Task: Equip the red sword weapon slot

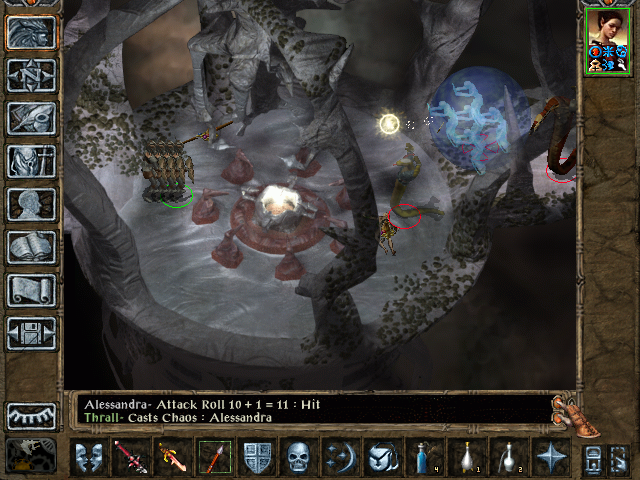Action: [131, 458]
